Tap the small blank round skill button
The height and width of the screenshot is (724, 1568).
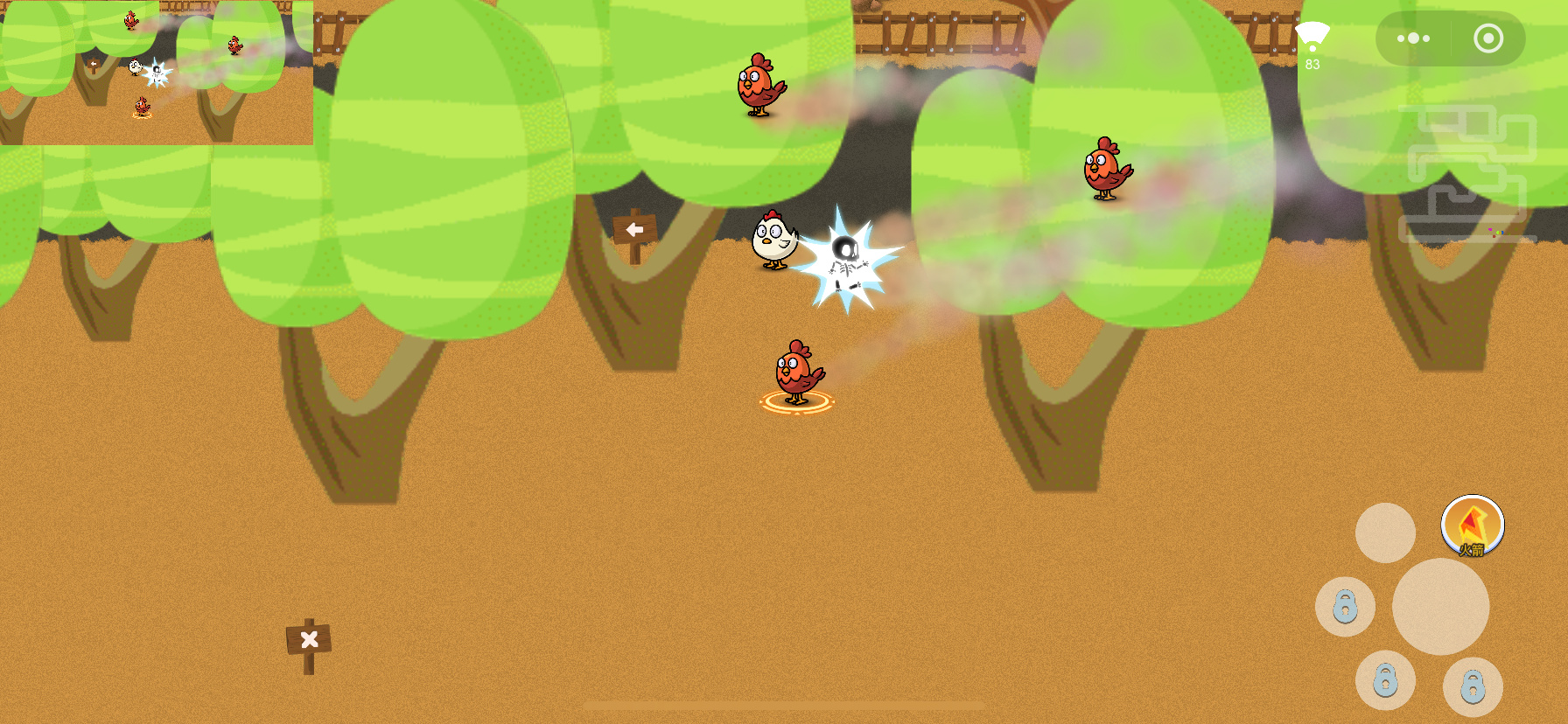pyautogui.click(x=1385, y=533)
